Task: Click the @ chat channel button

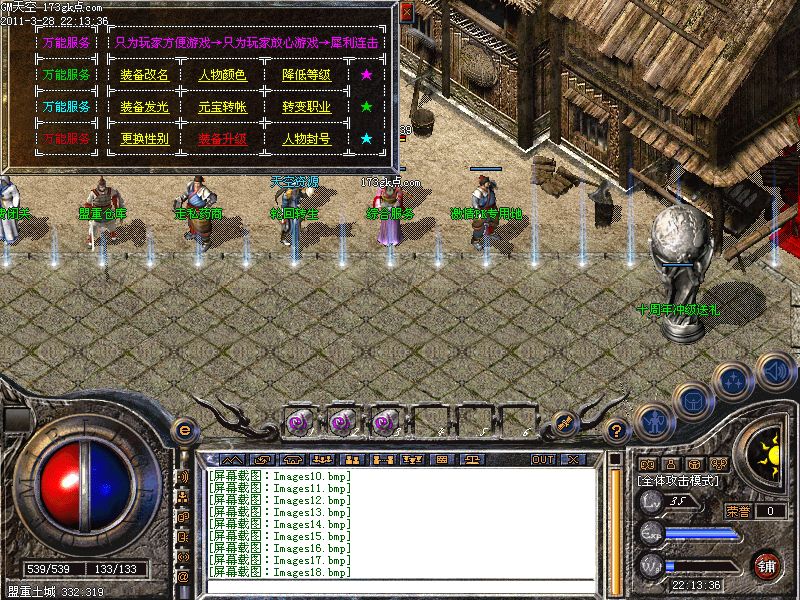Action: [x=183, y=577]
